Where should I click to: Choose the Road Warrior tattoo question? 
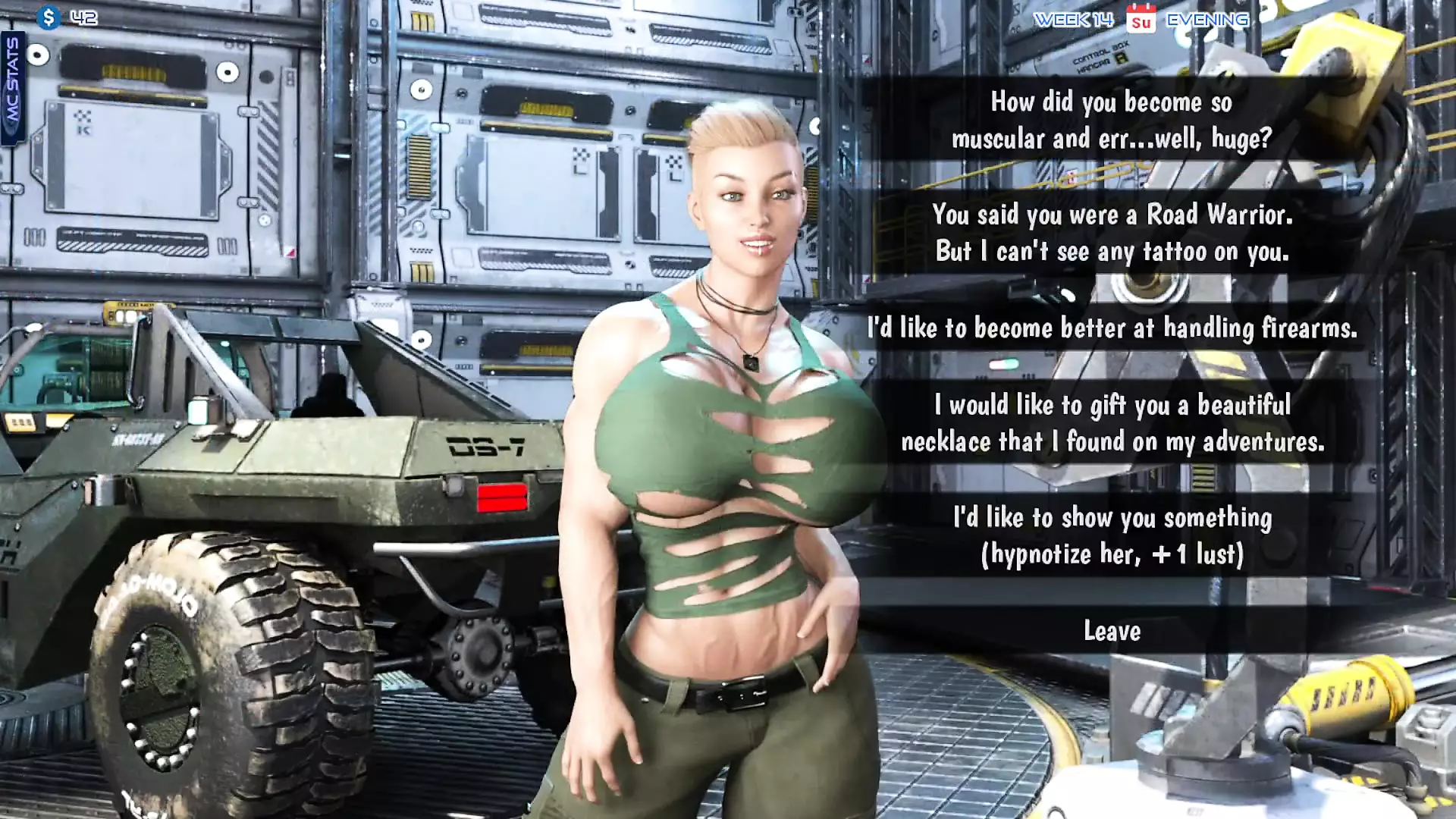(1112, 233)
